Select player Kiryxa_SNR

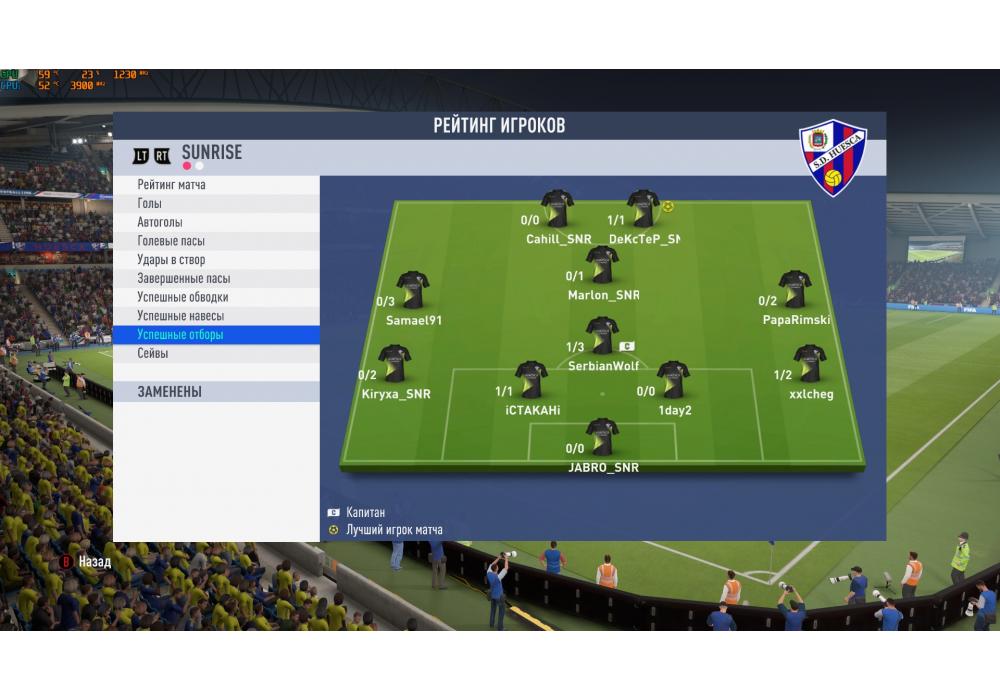[394, 364]
